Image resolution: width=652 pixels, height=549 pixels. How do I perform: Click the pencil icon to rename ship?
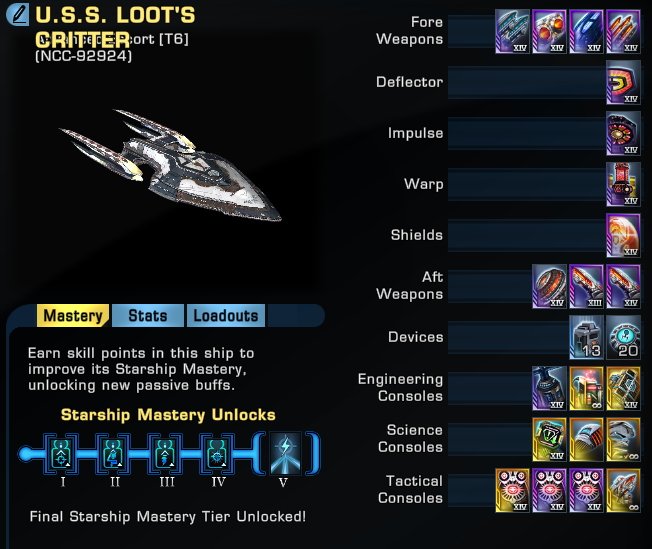(x=17, y=16)
